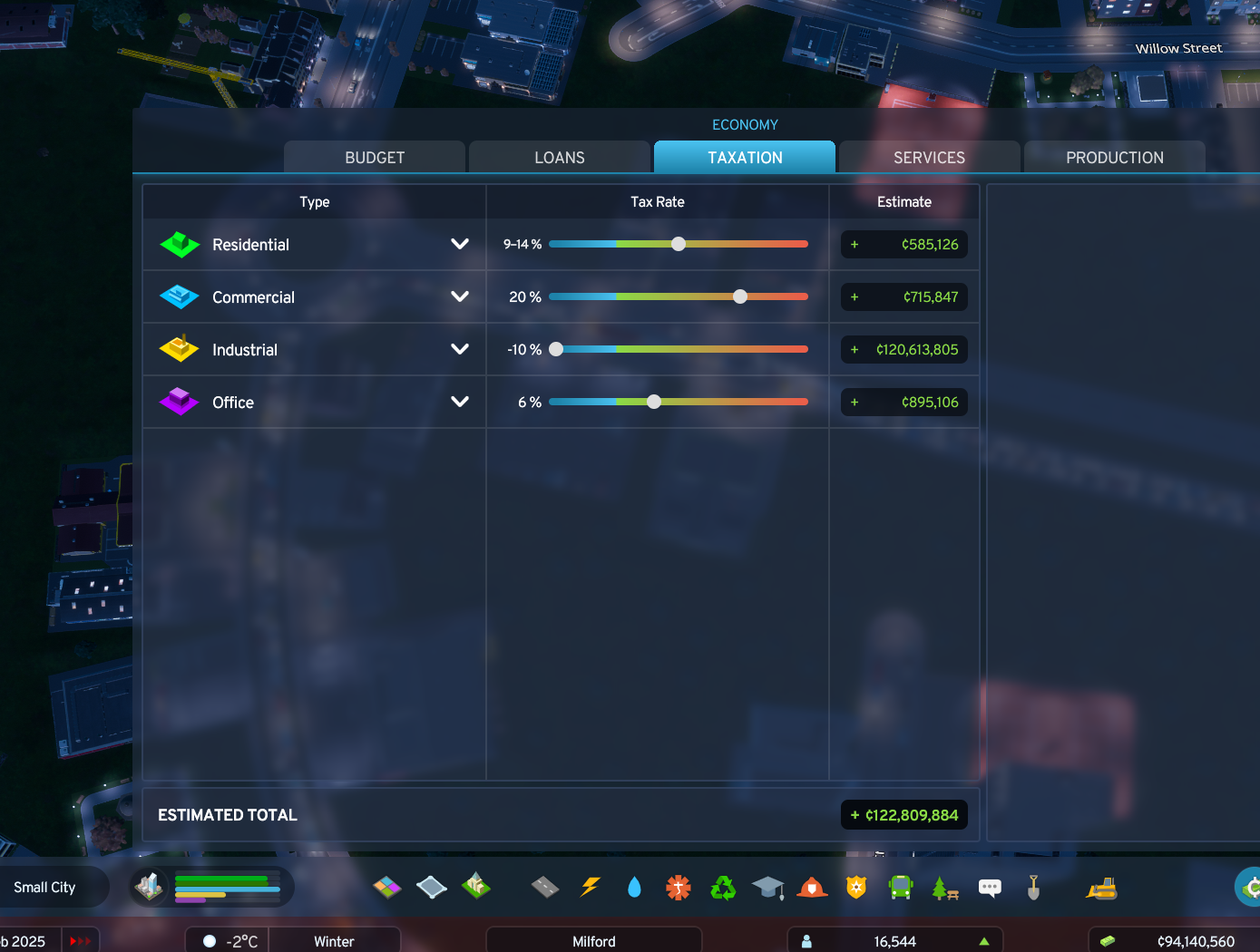Screen dimensions: 1260x952
Task: Open the Public Transport menu
Action: click(x=899, y=888)
